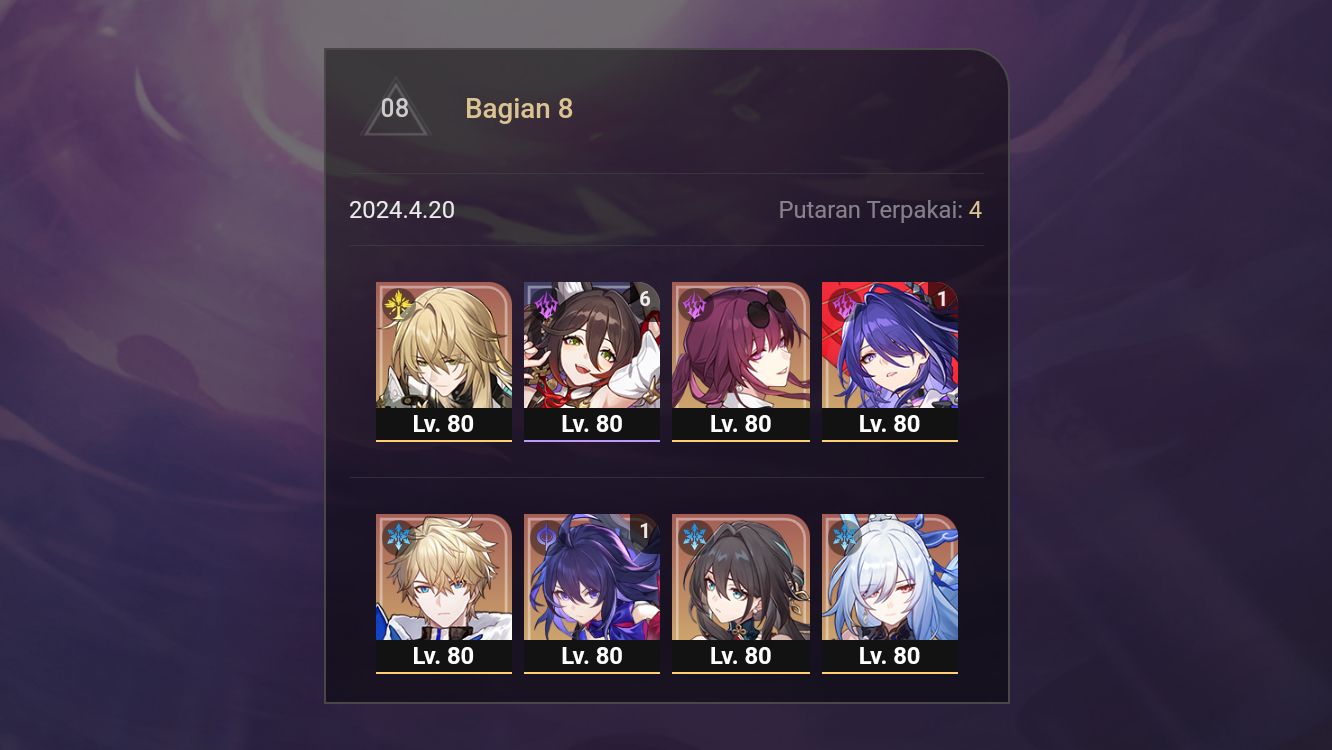Click Tingyun's Eidolon 6 badge

(645, 298)
